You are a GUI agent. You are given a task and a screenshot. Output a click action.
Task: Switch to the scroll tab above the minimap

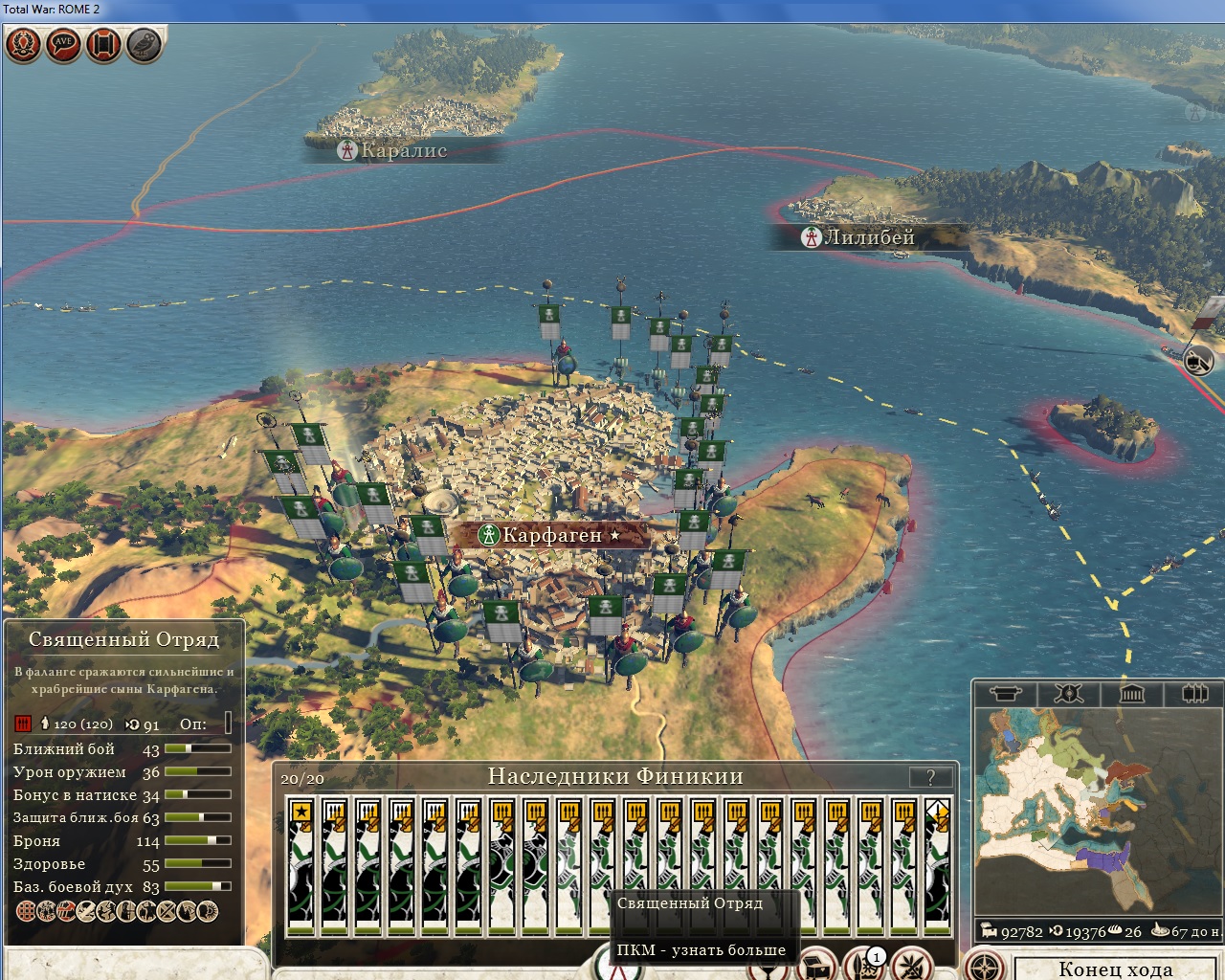pyautogui.click(x=1005, y=694)
